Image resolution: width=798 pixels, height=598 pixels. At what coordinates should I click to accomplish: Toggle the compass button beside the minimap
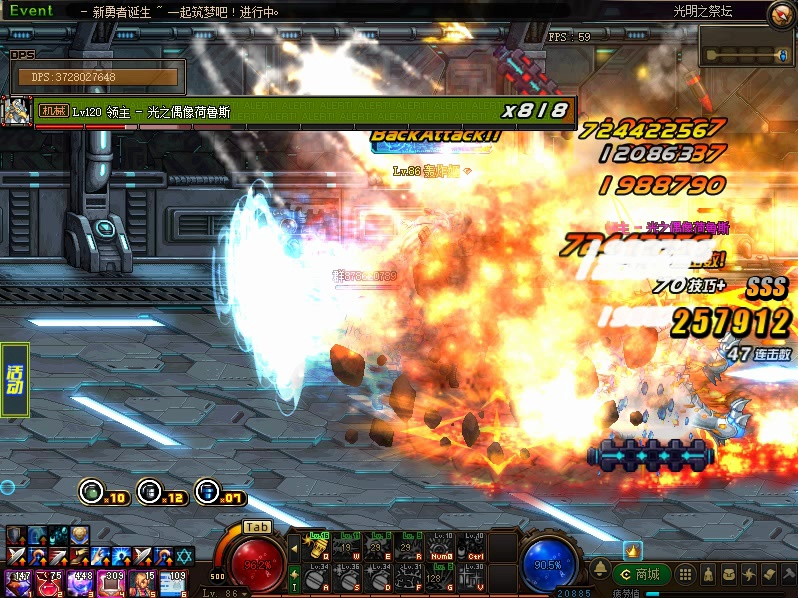pyautogui.click(x=779, y=14)
